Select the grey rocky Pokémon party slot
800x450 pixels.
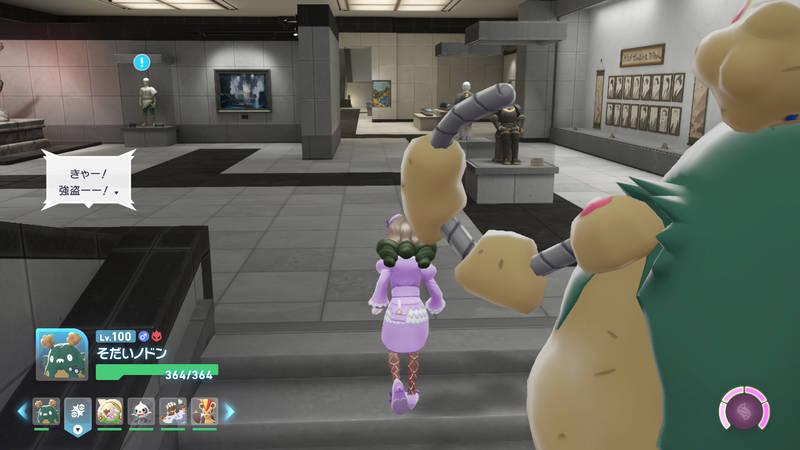tap(173, 411)
